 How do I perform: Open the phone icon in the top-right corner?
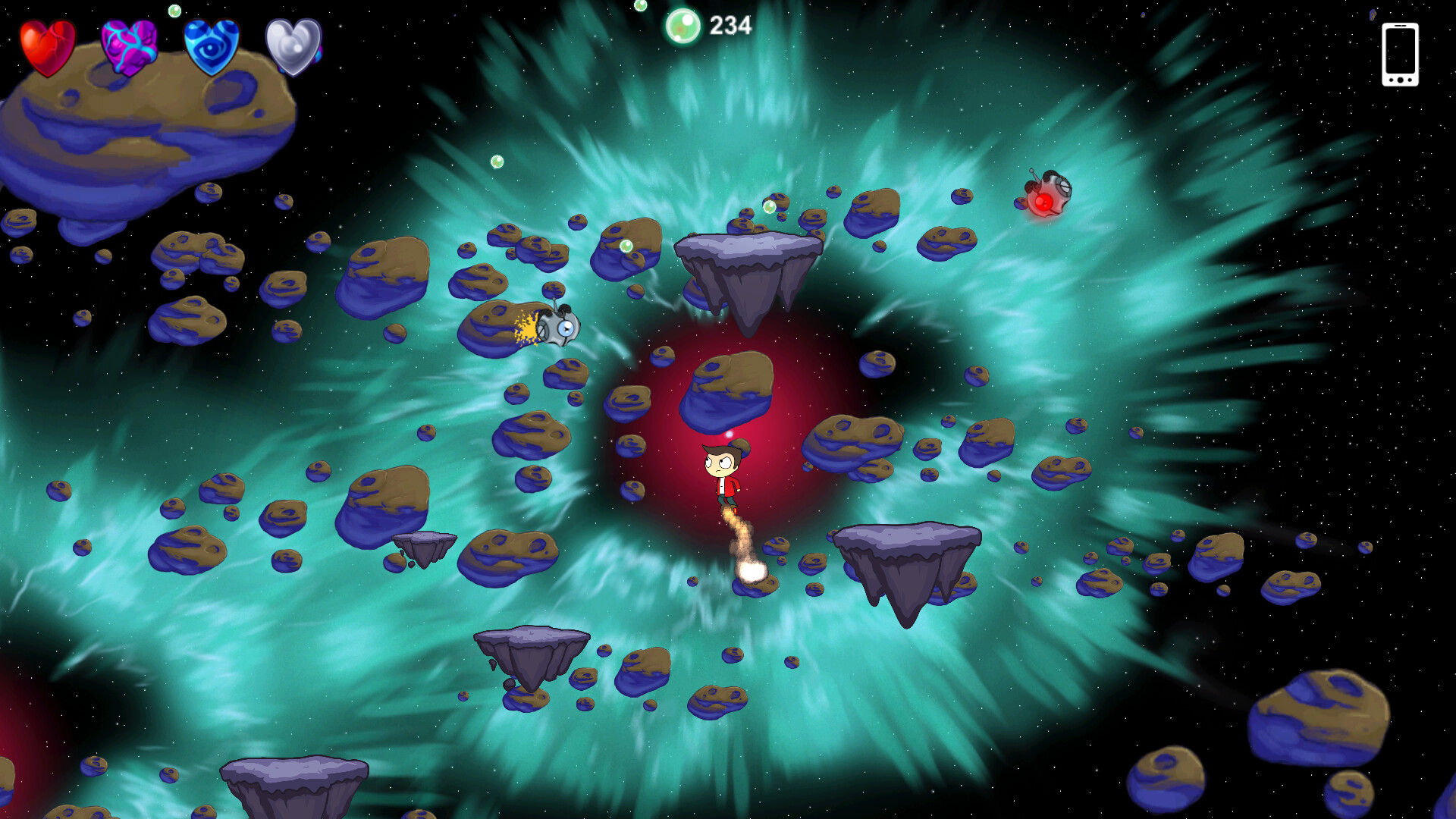pyautogui.click(x=1401, y=53)
